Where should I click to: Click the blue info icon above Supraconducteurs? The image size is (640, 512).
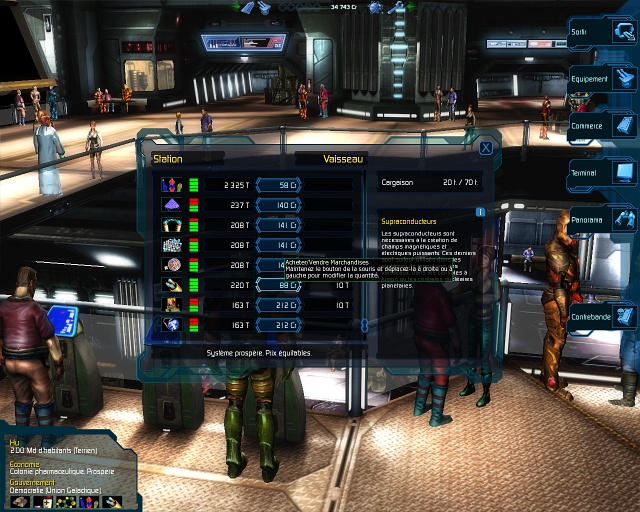coord(480,212)
